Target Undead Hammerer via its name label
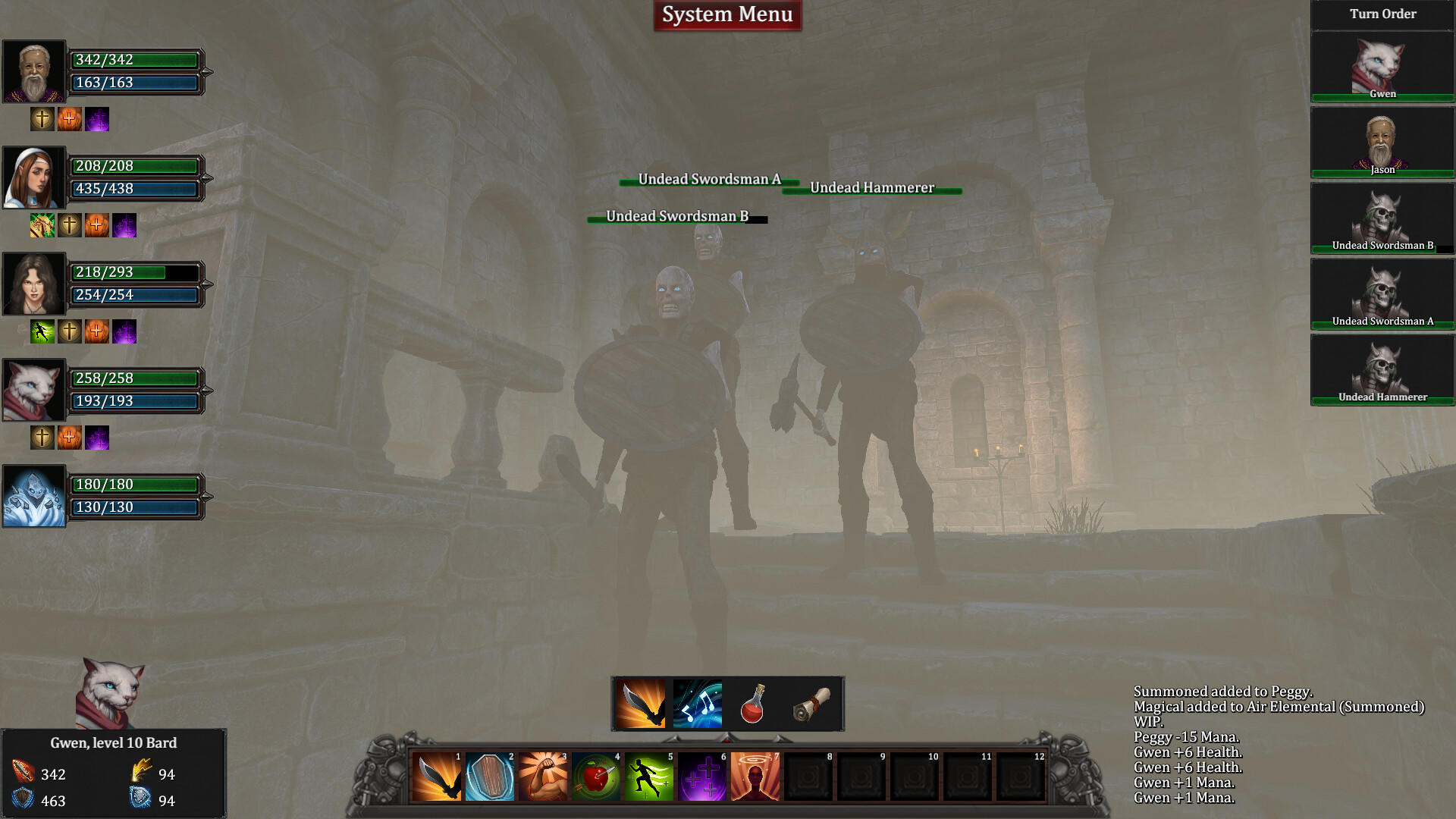The width and height of the screenshot is (1456, 819). tap(872, 187)
